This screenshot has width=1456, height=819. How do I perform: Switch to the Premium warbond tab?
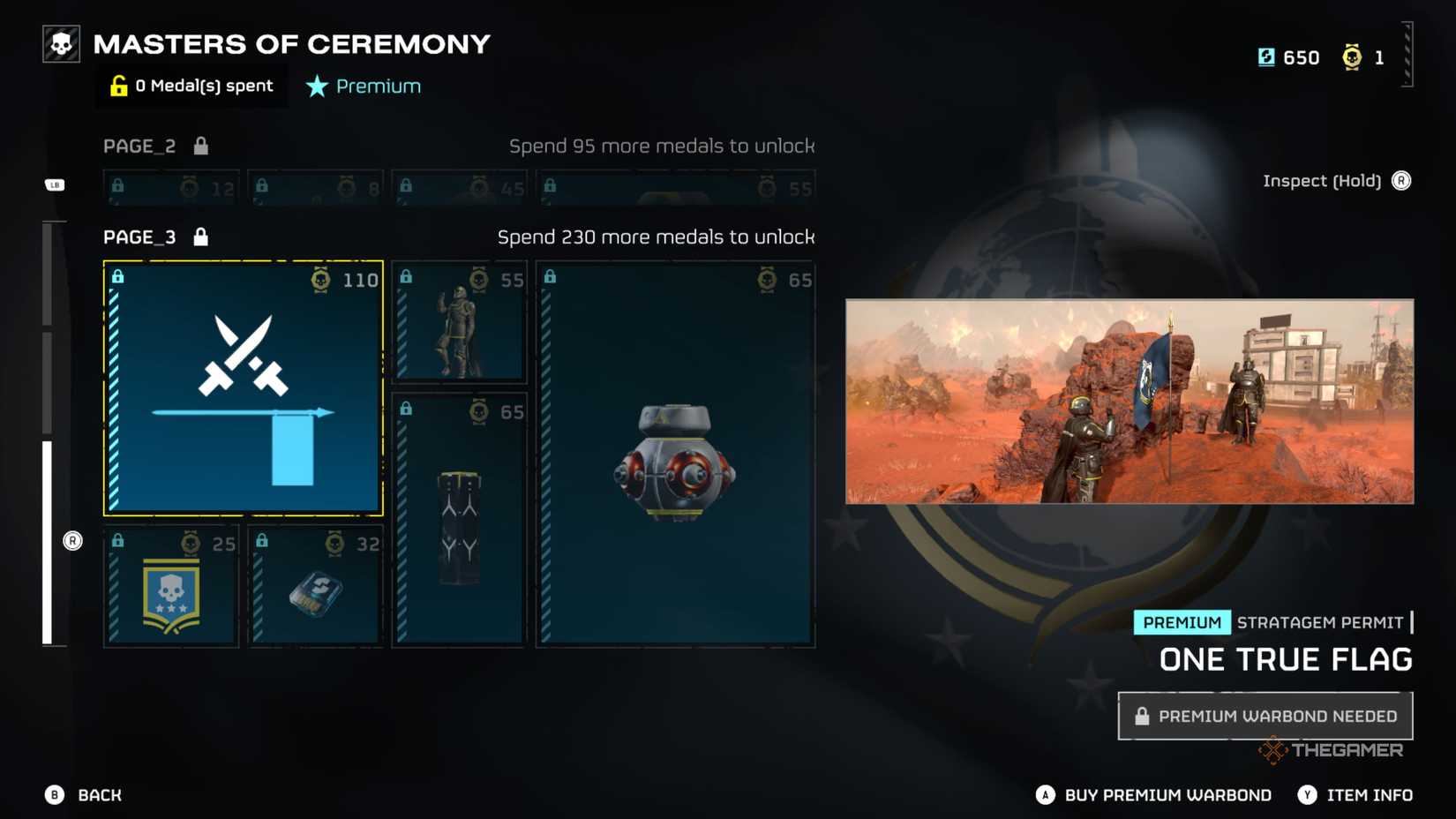363,86
